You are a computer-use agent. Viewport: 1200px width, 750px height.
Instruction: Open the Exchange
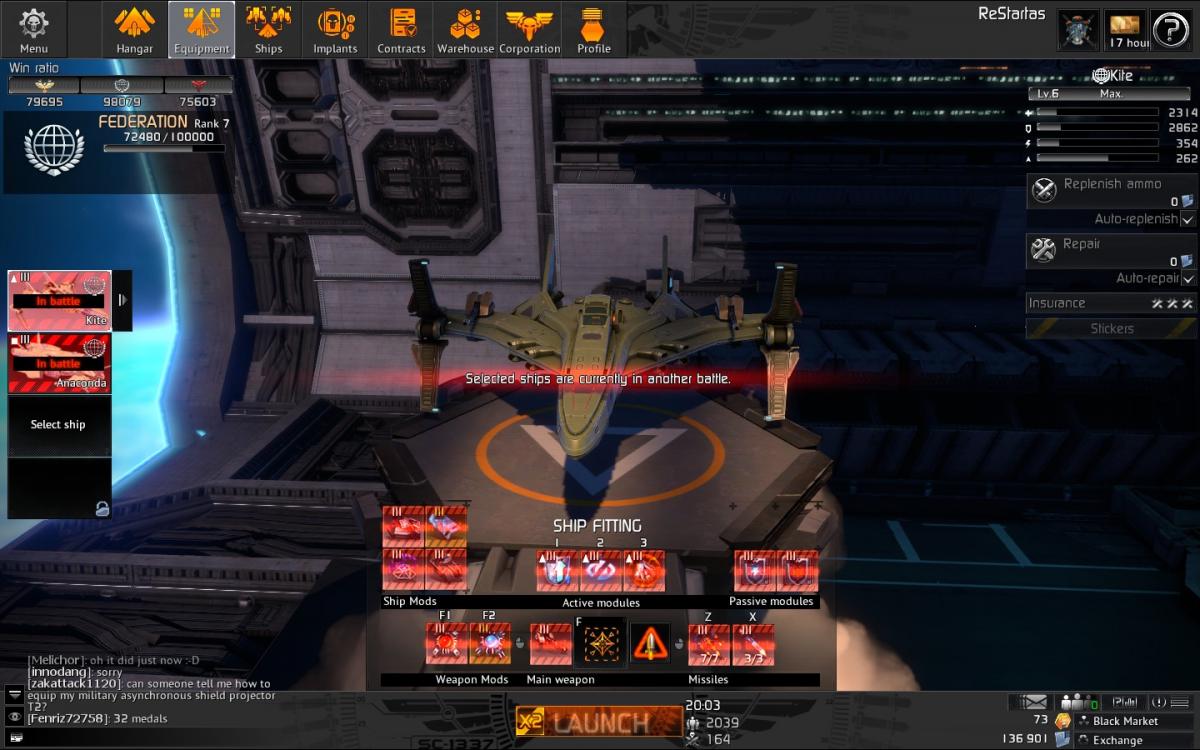coord(1117,740)
